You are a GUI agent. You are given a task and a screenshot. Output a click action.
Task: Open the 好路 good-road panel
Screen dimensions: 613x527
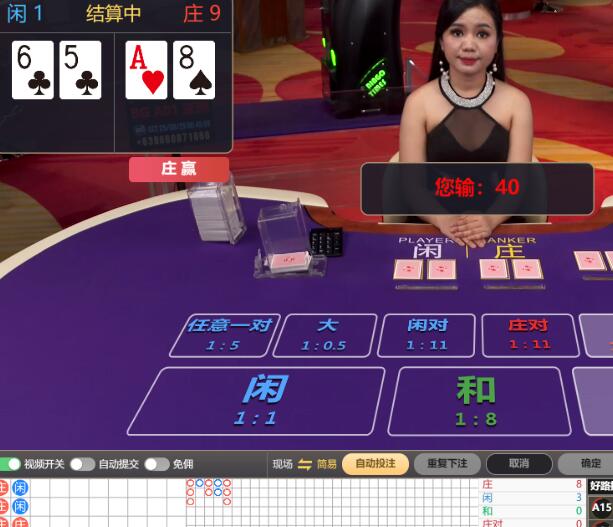tap(601, 486)
